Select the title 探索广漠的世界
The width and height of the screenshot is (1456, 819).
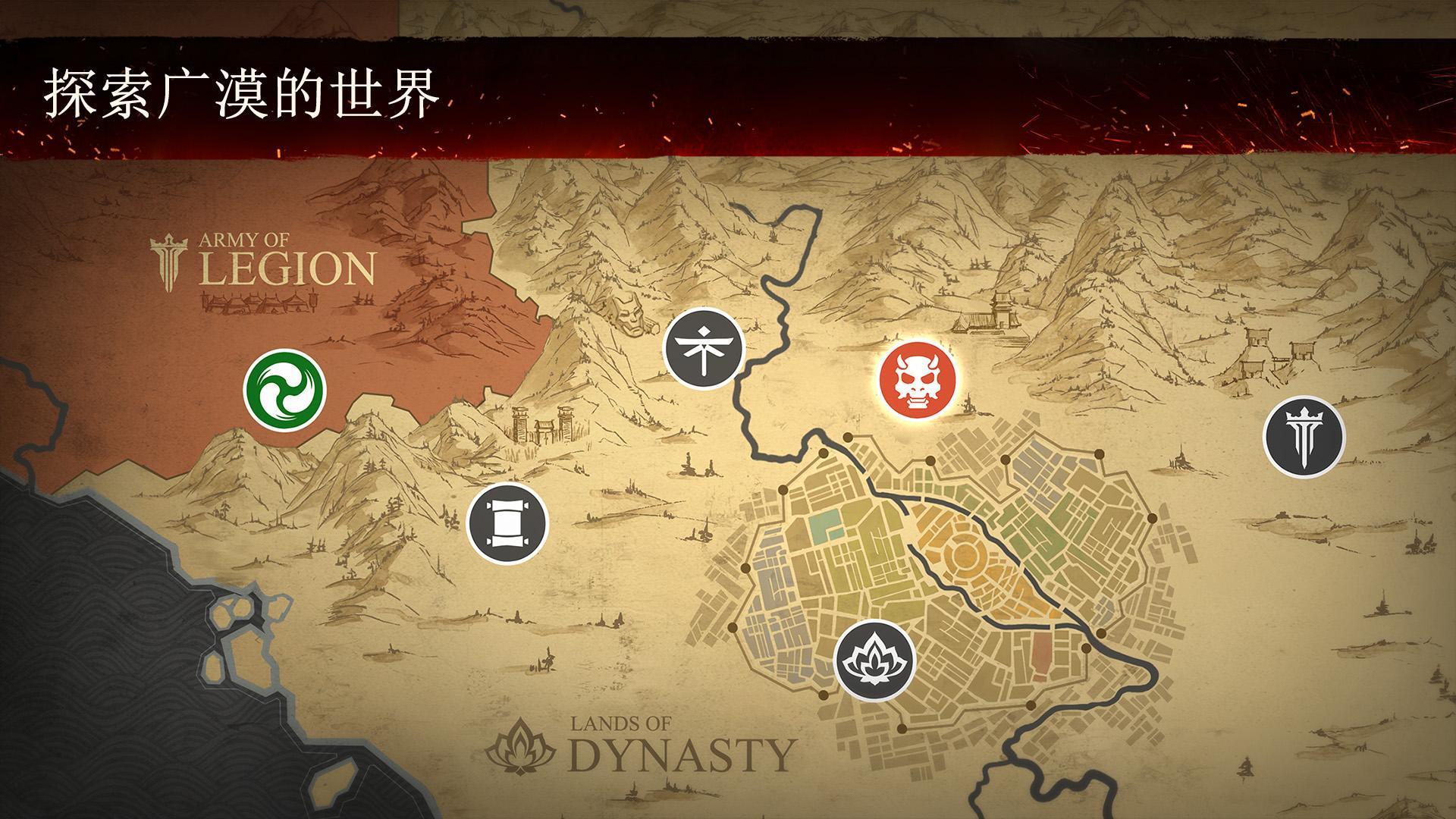(243, 93)
